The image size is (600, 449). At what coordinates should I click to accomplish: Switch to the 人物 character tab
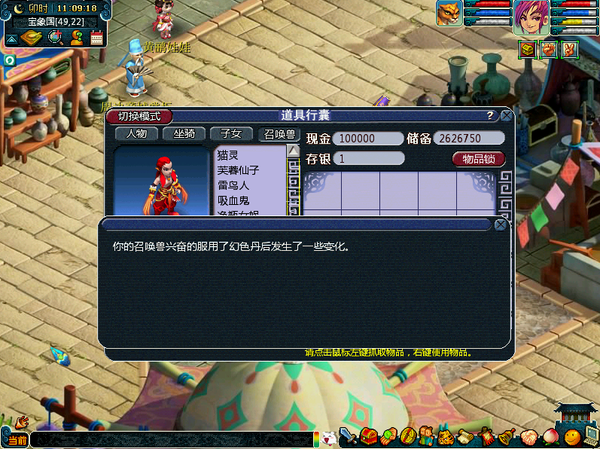pyautogui.click(x=136, y=134)
